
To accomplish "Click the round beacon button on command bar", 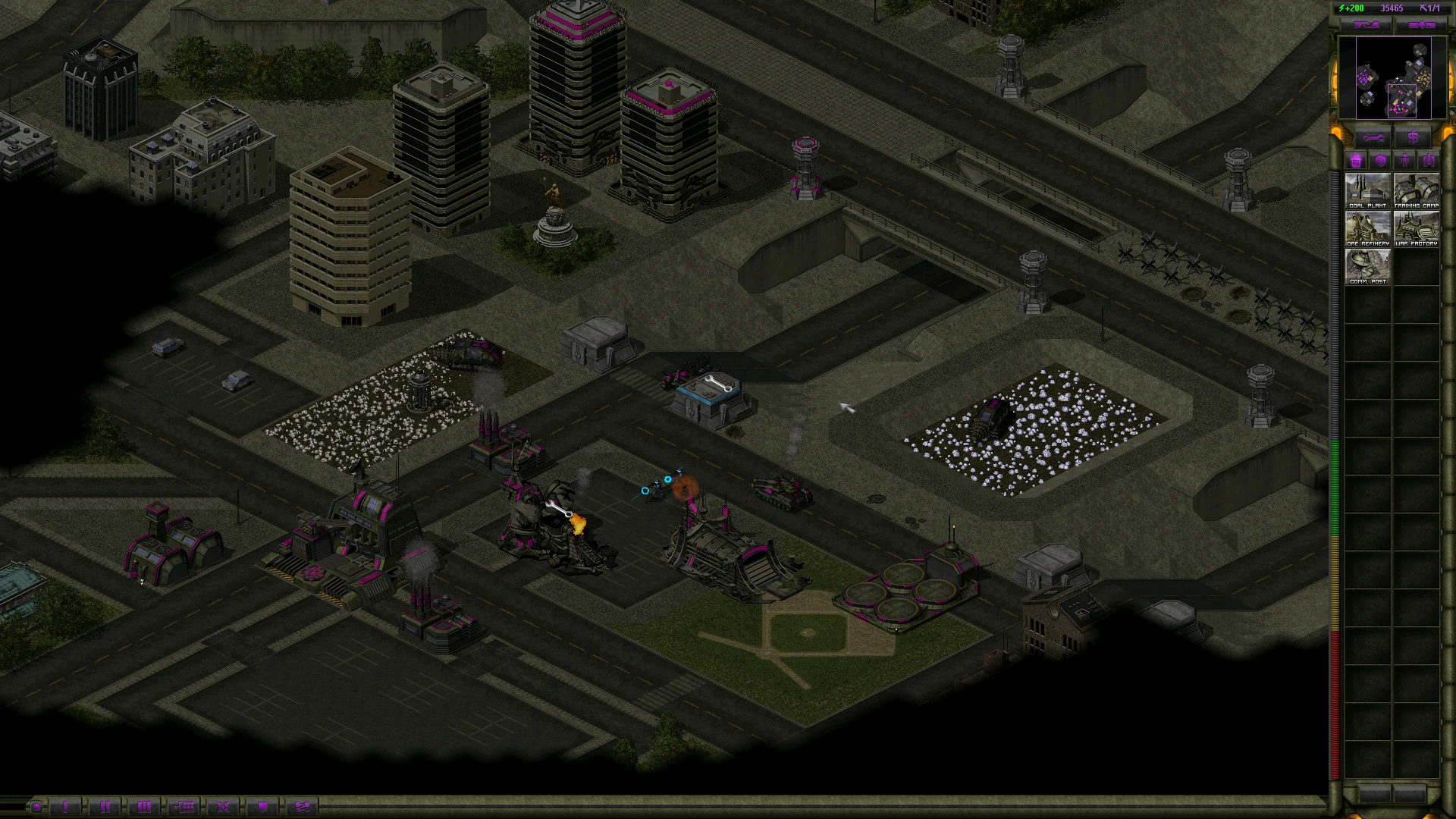I will [x=36, y=807].
